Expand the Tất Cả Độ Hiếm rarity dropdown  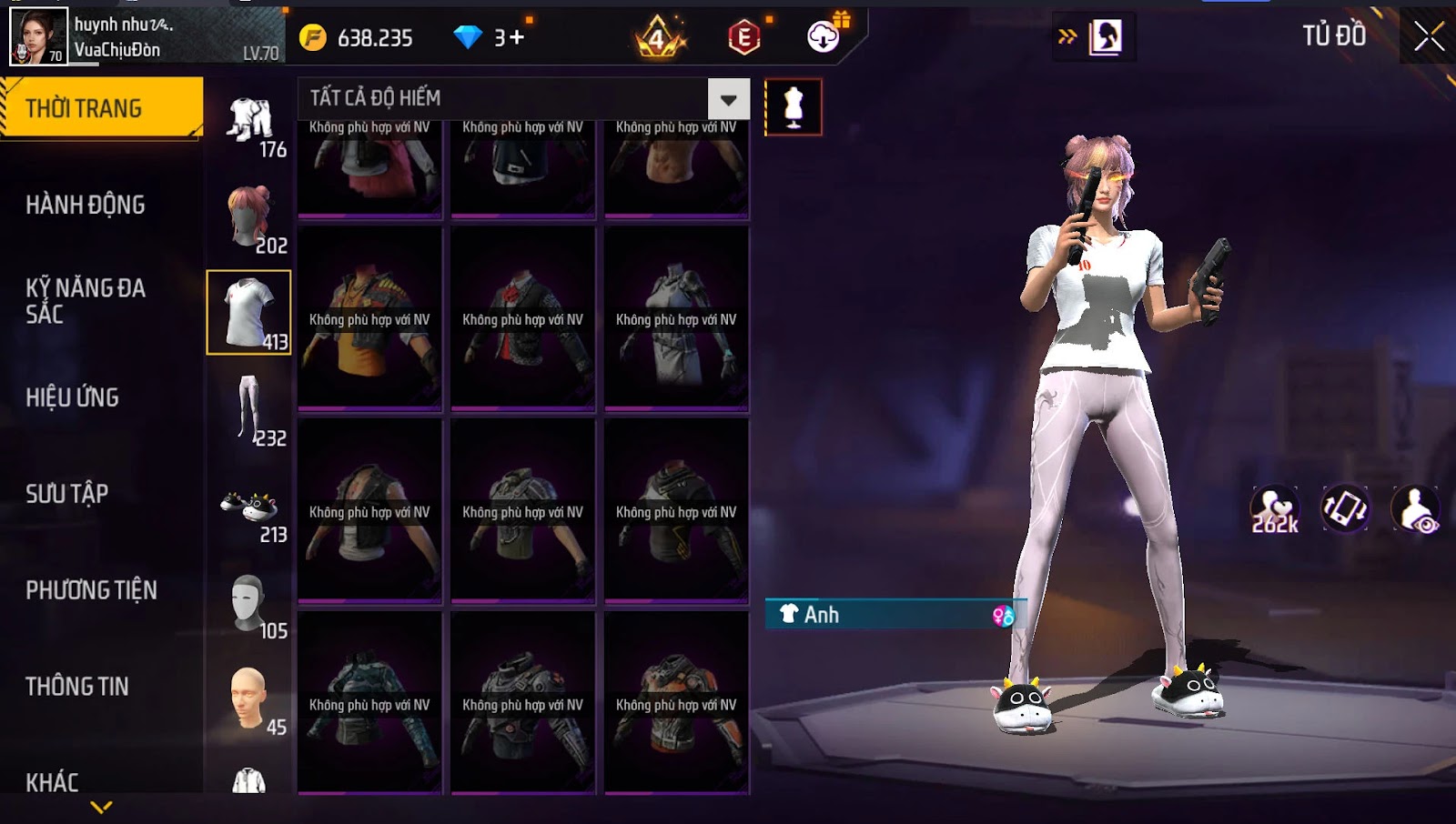pyautogui.click(x=728, y=99)
